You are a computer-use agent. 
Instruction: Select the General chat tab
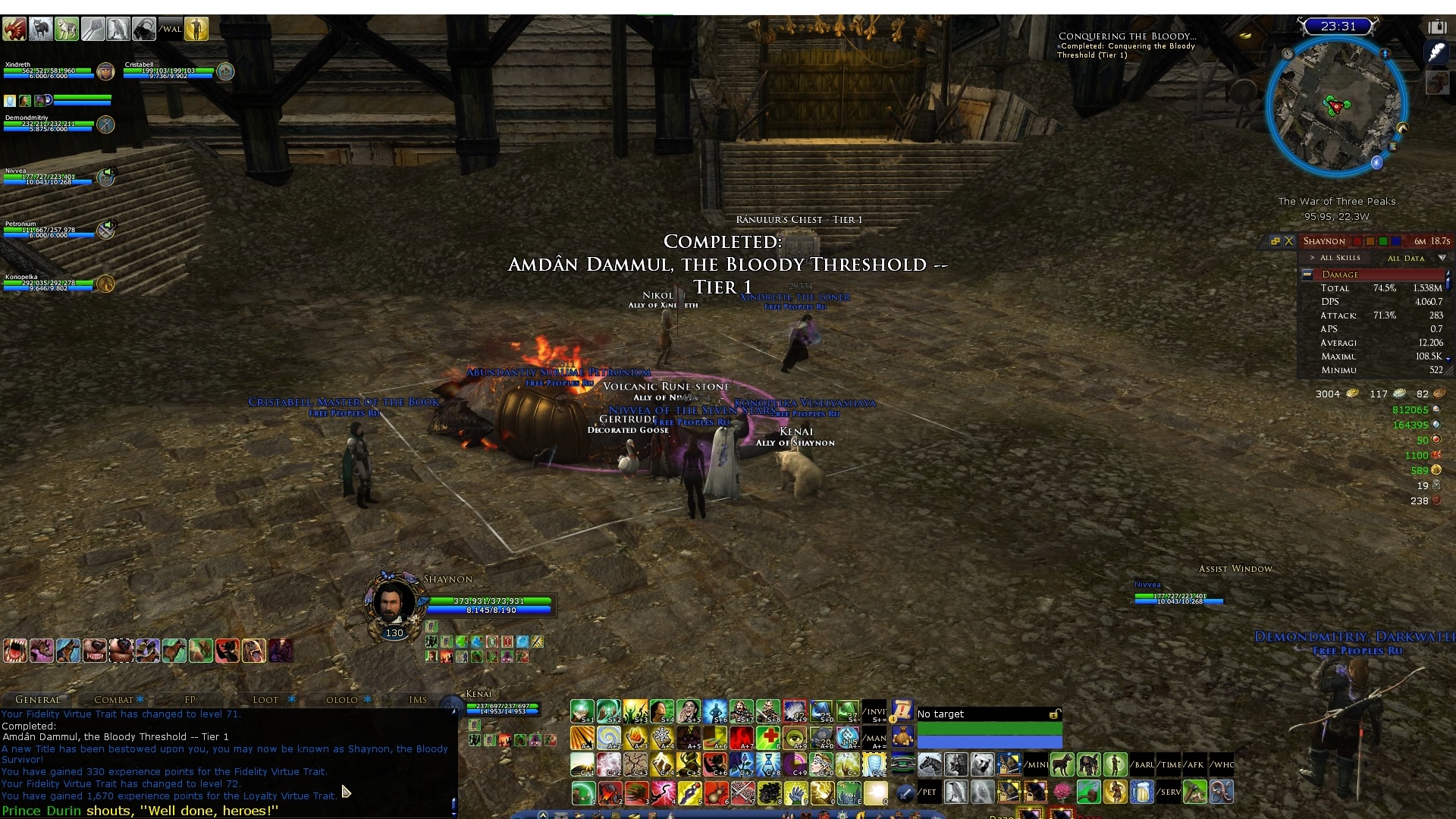tap(38, 699)
